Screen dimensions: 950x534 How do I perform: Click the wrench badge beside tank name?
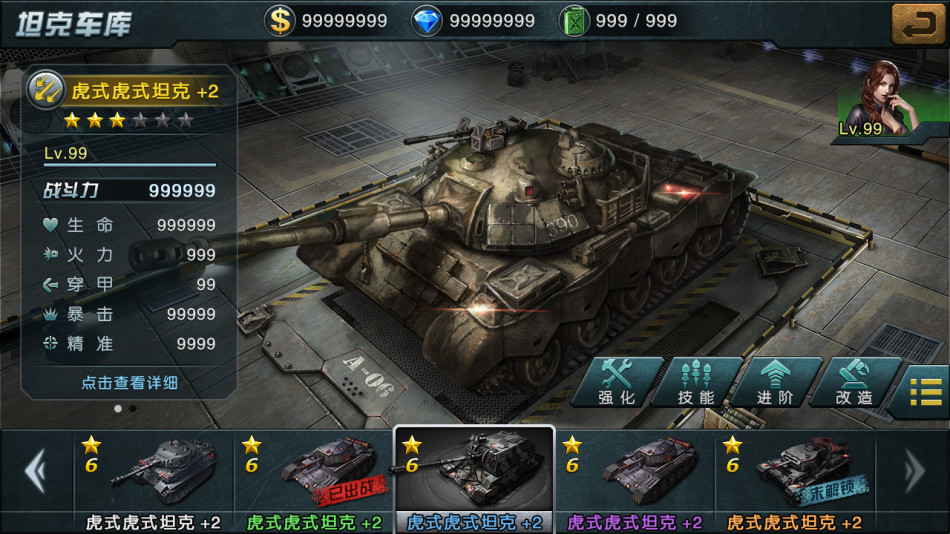(x=46, y=90)
